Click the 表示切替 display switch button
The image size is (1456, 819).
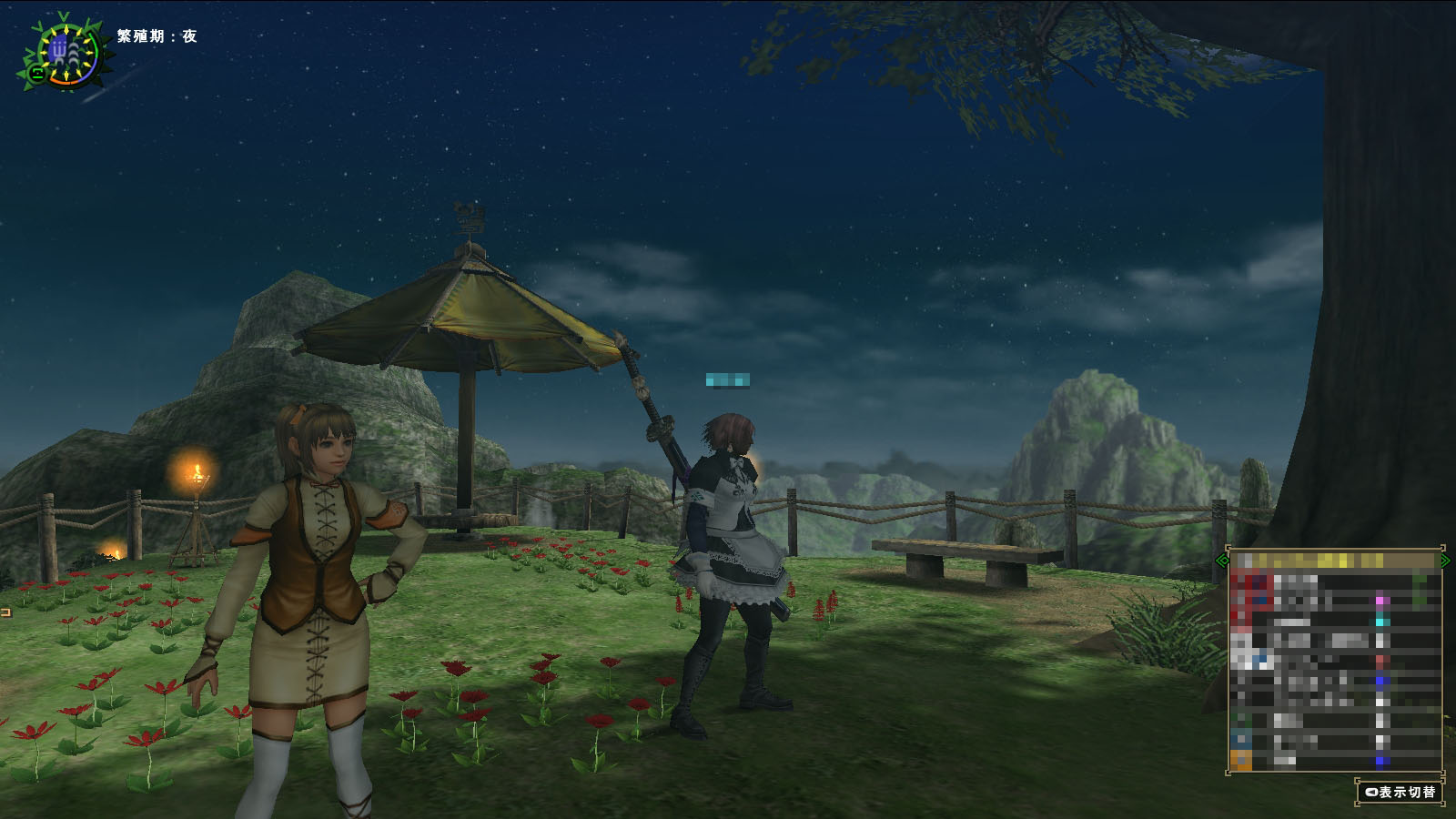[x=1400, y=792]
